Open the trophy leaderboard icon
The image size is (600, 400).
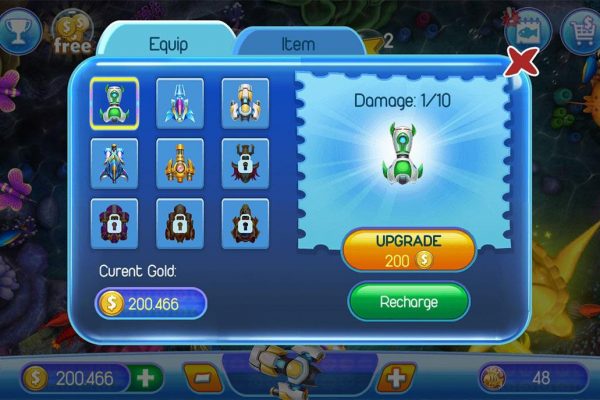[x=17, y=30]
